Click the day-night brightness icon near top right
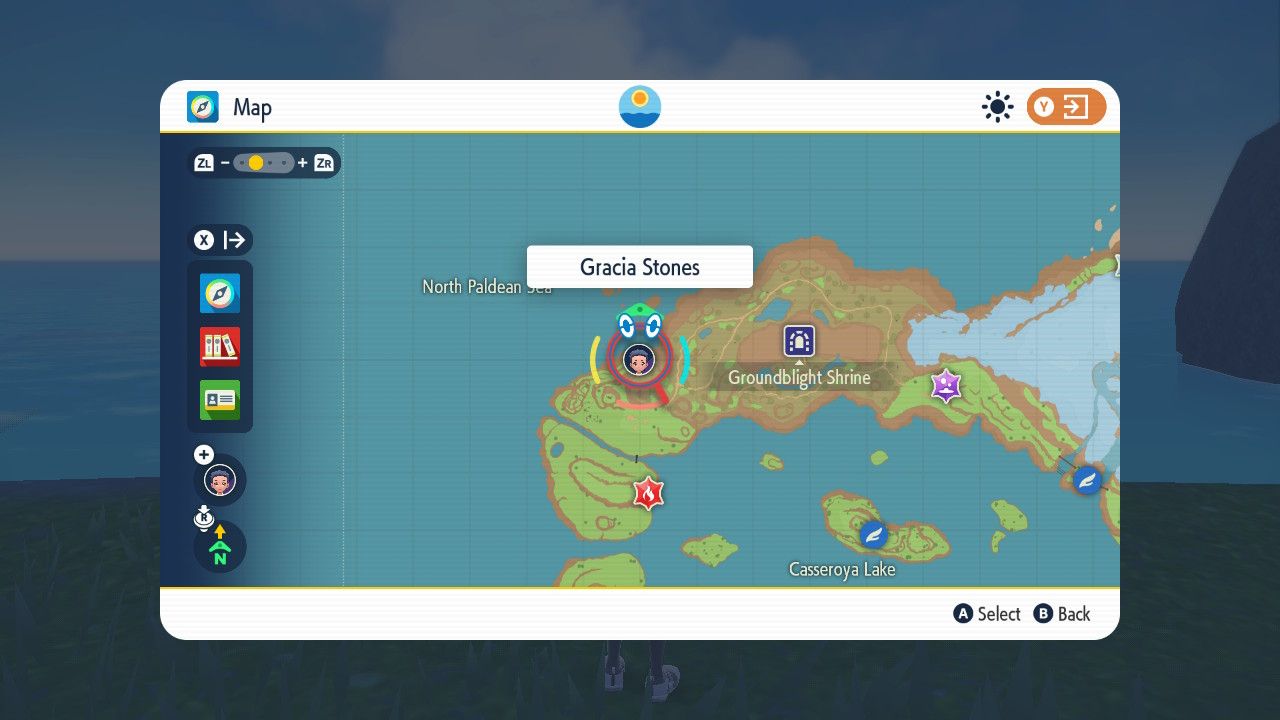The height and width of the screenshot is (720, 1280). [997, 106]
